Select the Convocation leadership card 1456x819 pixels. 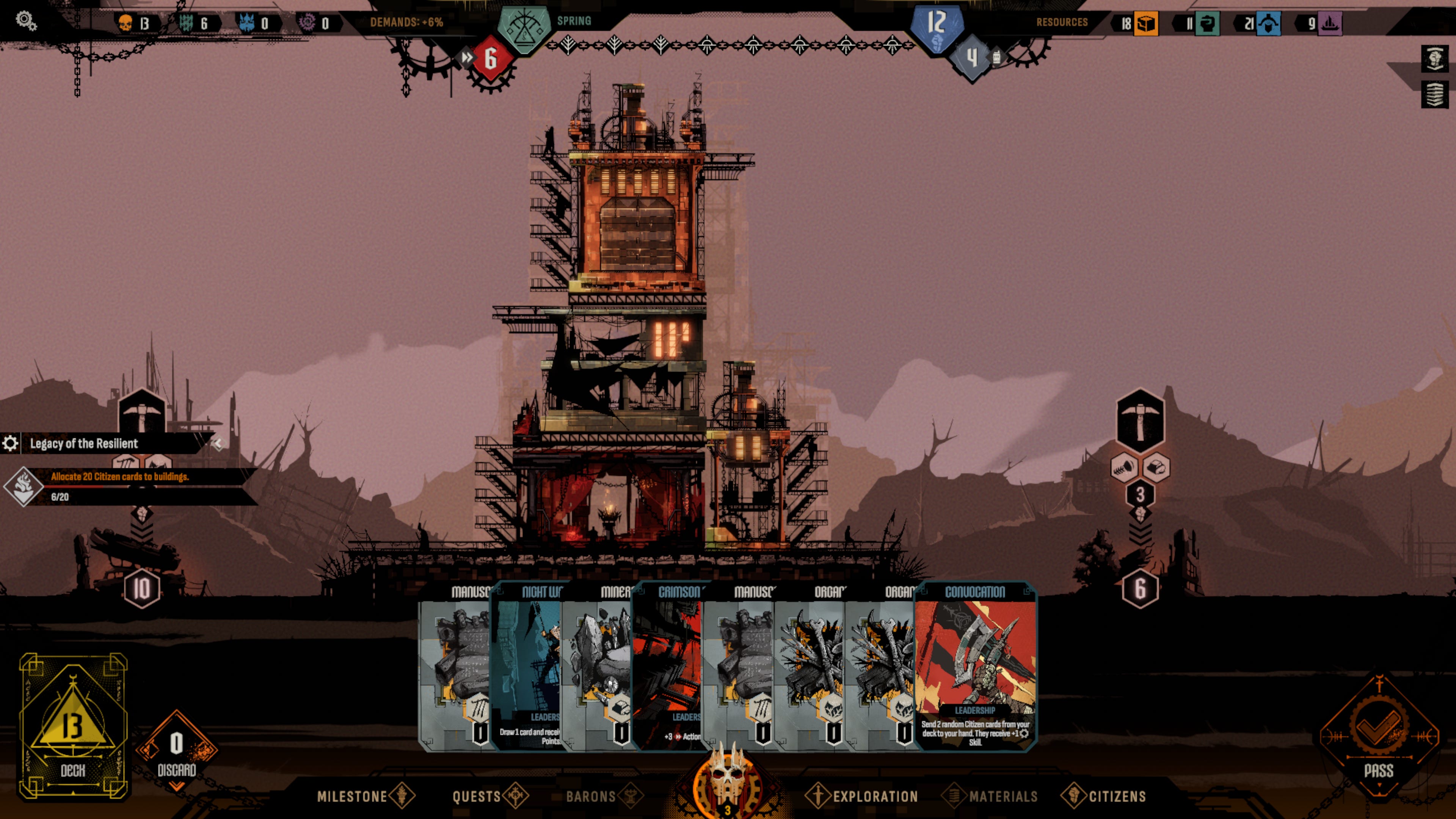pyautogui.click(x=975, y=667)
